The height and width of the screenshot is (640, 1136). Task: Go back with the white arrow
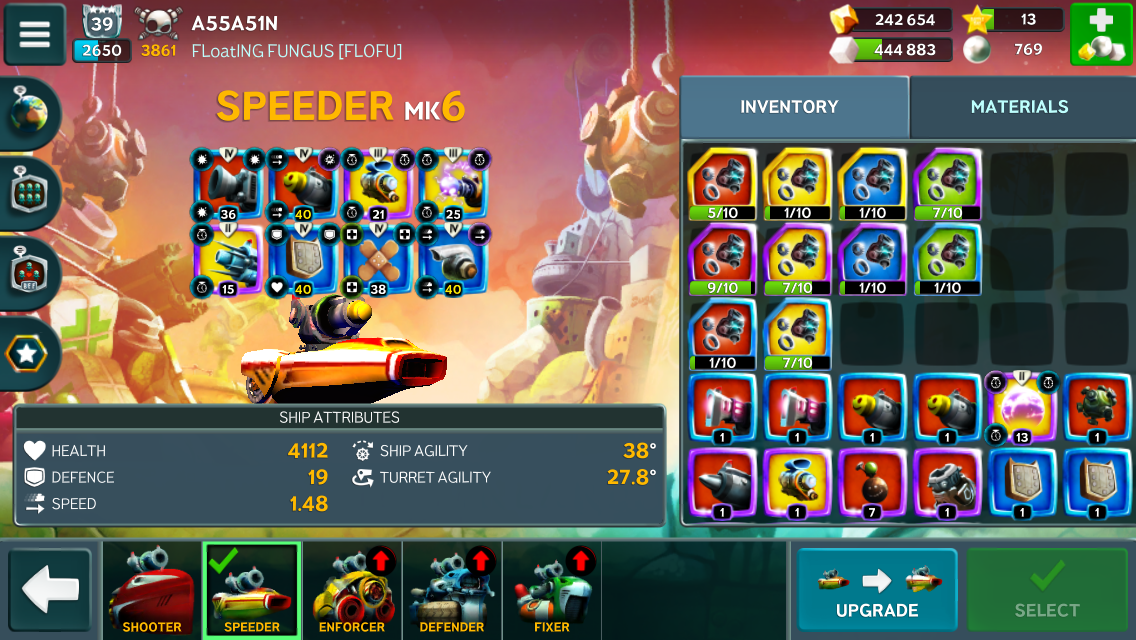tap(50, 590)
